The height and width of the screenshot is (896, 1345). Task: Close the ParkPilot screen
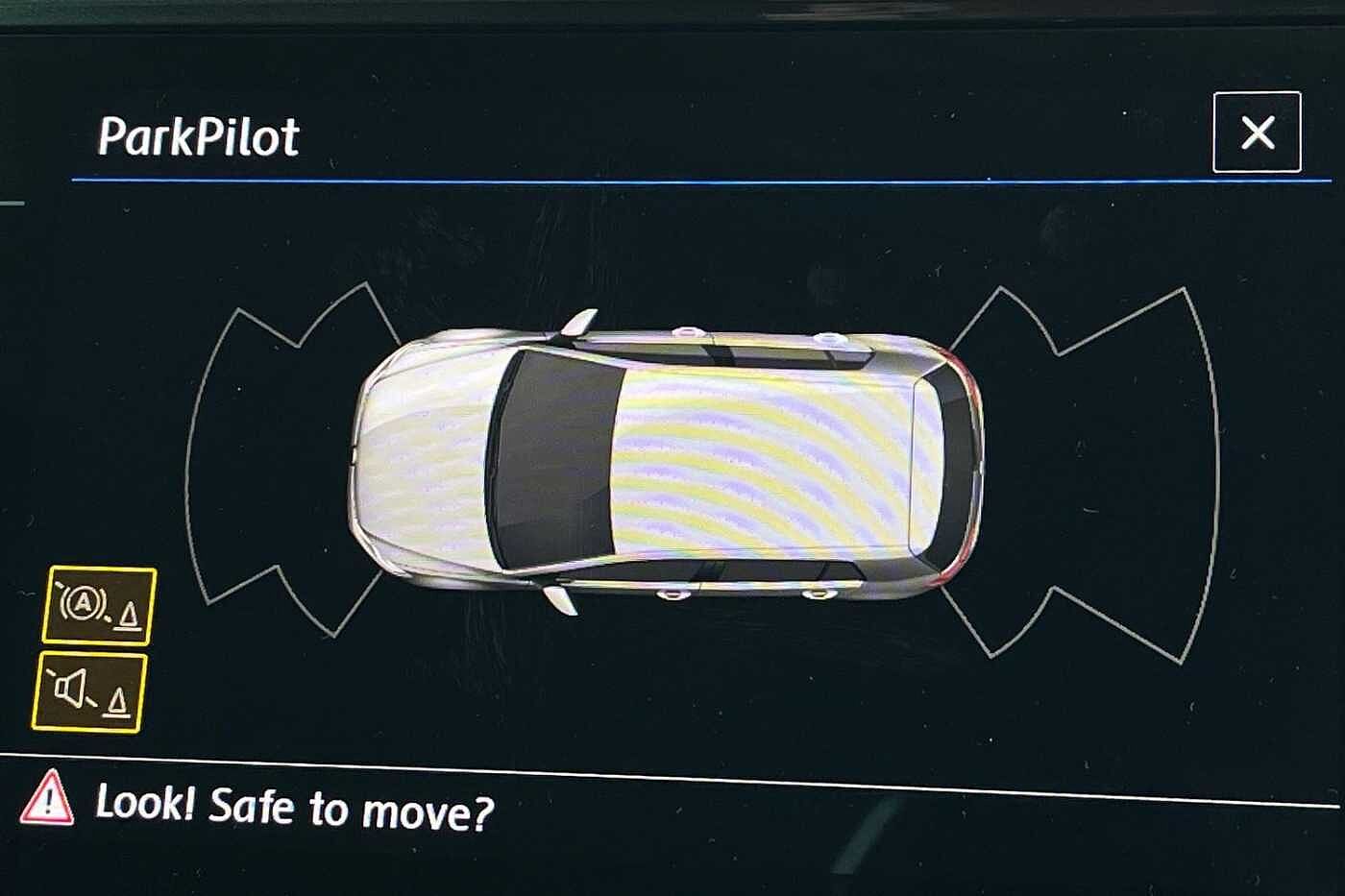(x=1257, y=133)
